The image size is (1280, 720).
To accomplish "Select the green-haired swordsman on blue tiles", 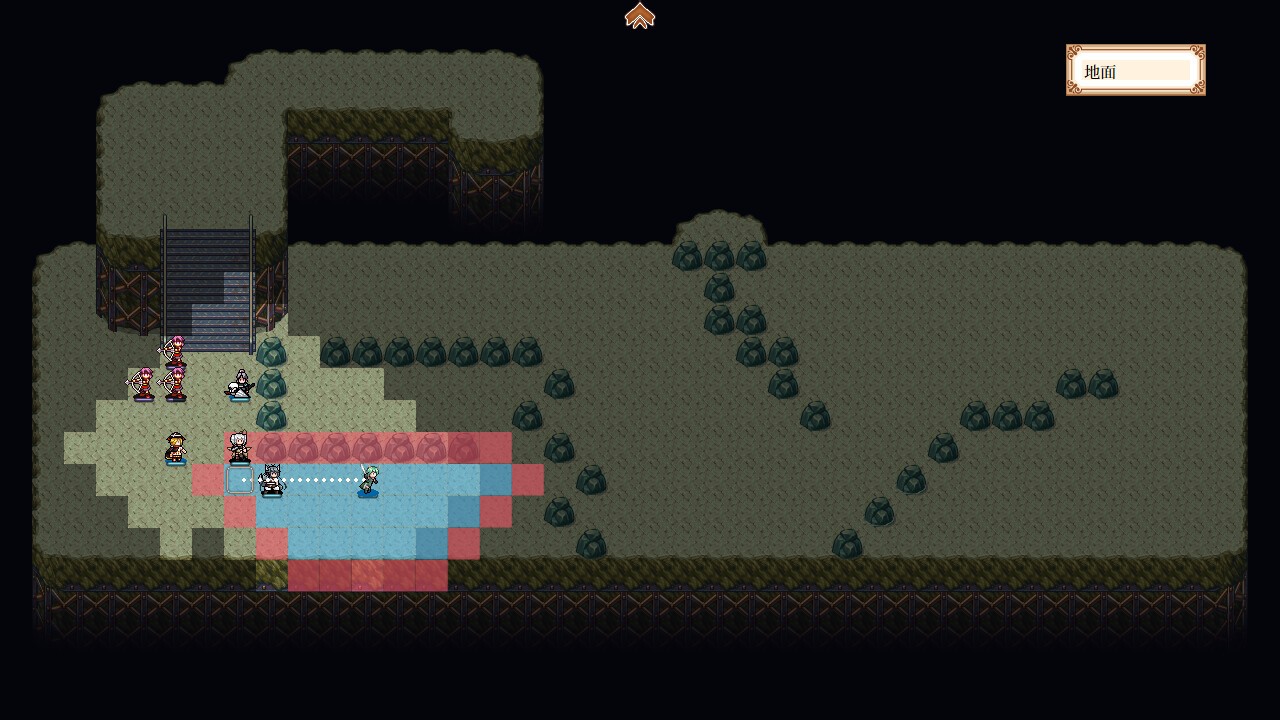I will pyautogui.click(x=368, y=480).
